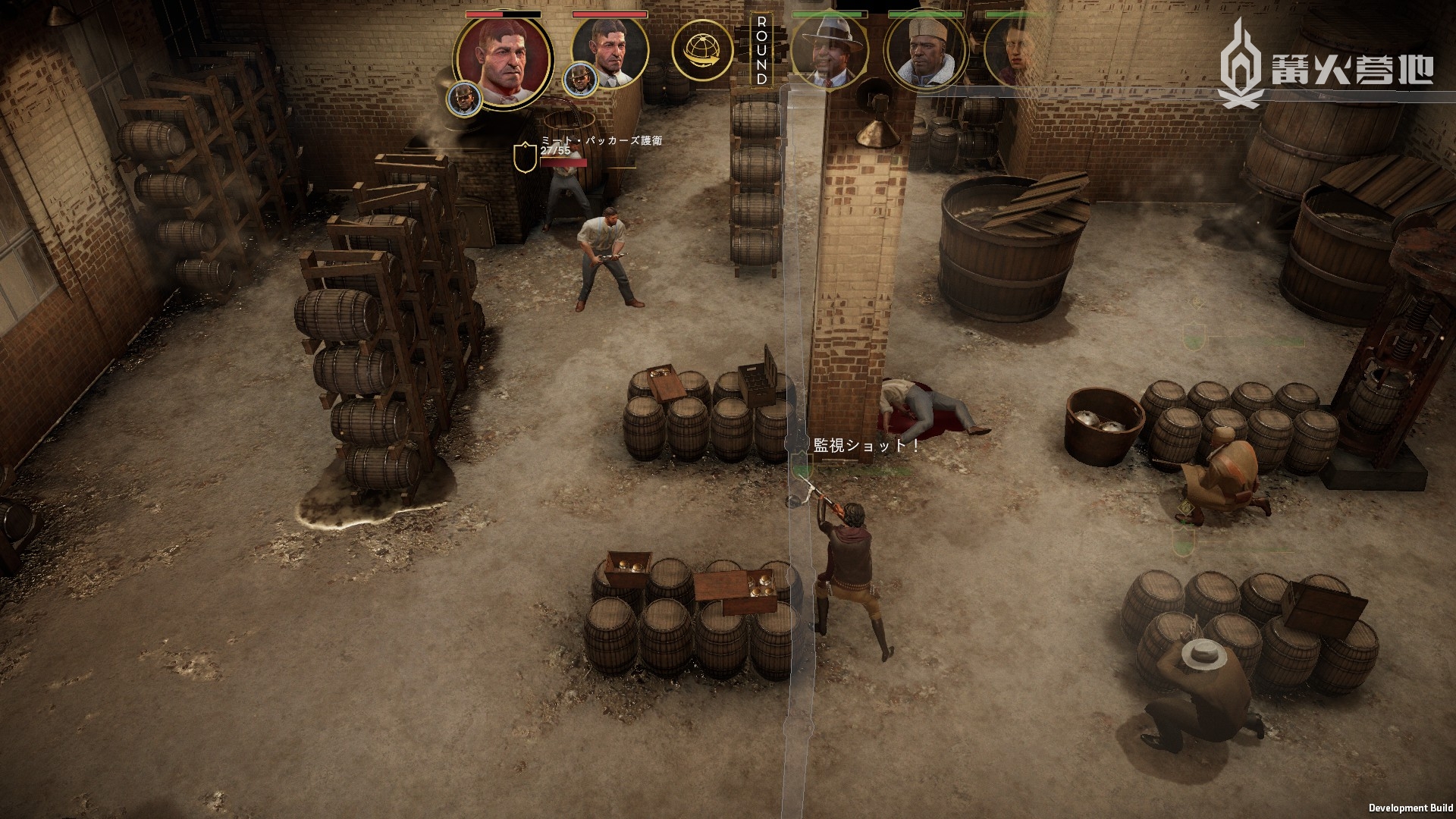The image size is (1456, 819).
Task: Click the ROUND turn order marker
Action: click(x=761, y=50)
